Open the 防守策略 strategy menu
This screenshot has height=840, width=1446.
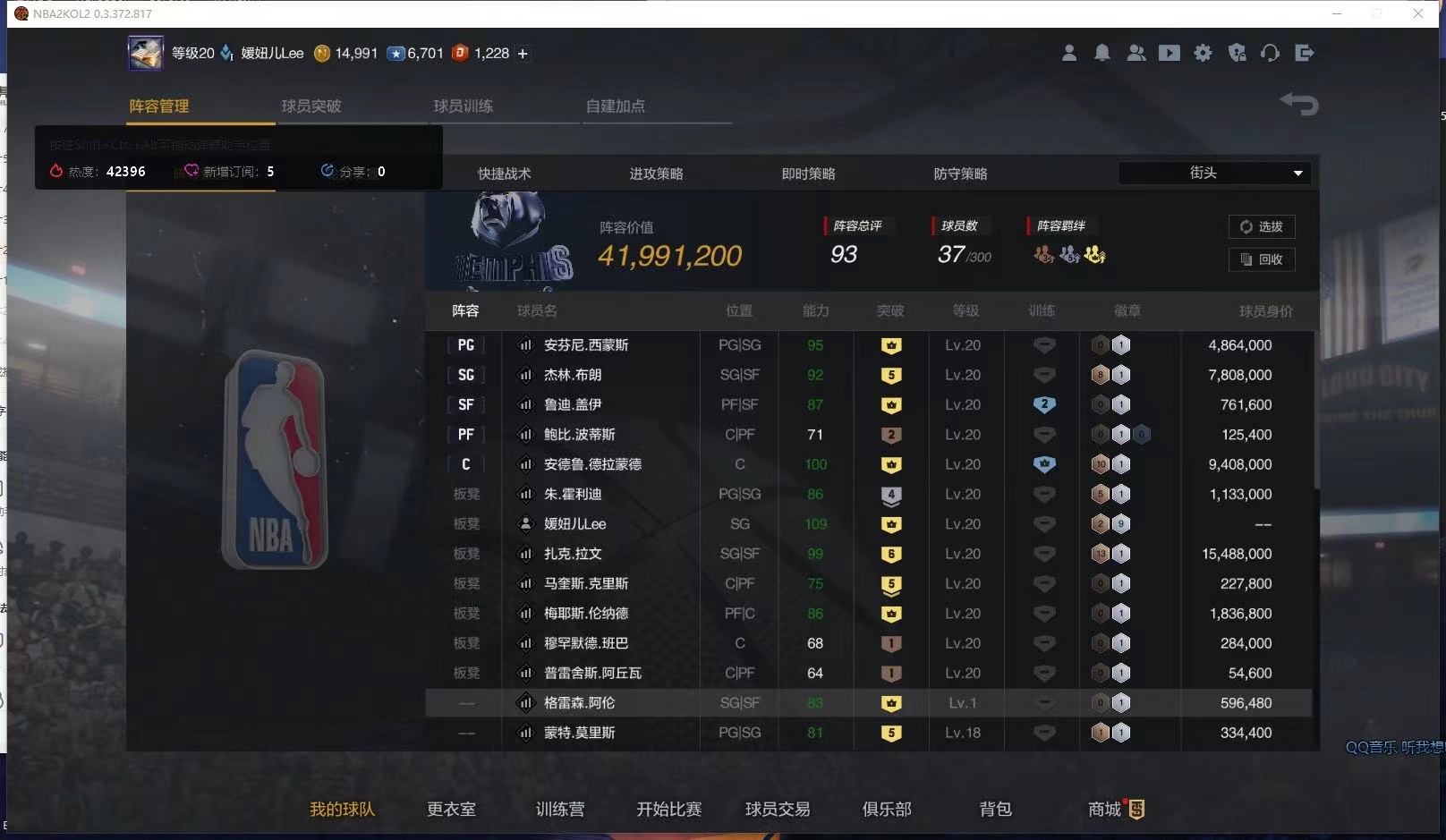click(960, 174)
